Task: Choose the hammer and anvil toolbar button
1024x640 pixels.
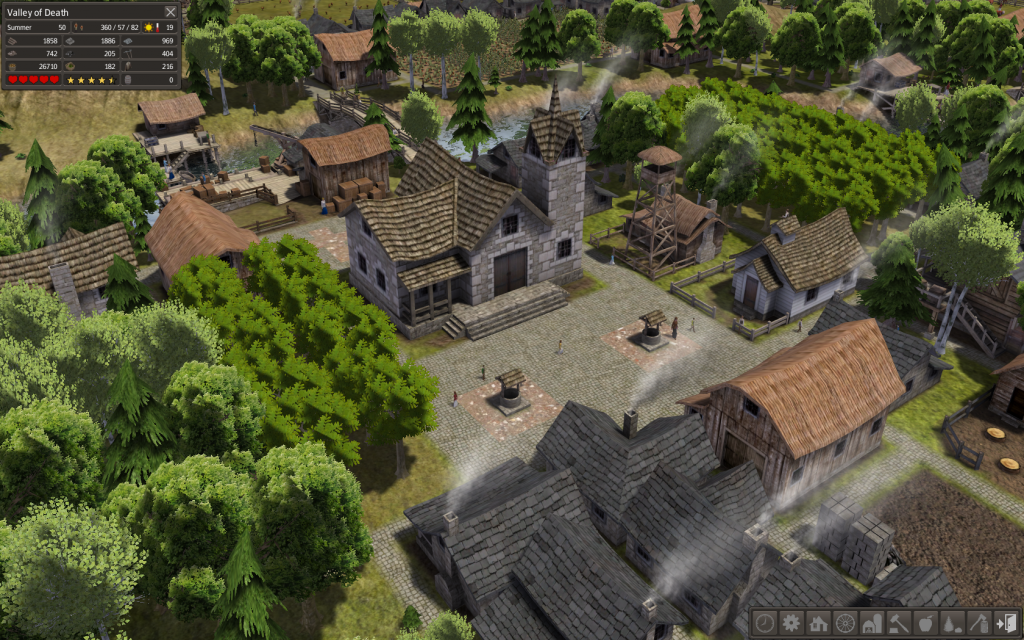Action: (899, 622)
